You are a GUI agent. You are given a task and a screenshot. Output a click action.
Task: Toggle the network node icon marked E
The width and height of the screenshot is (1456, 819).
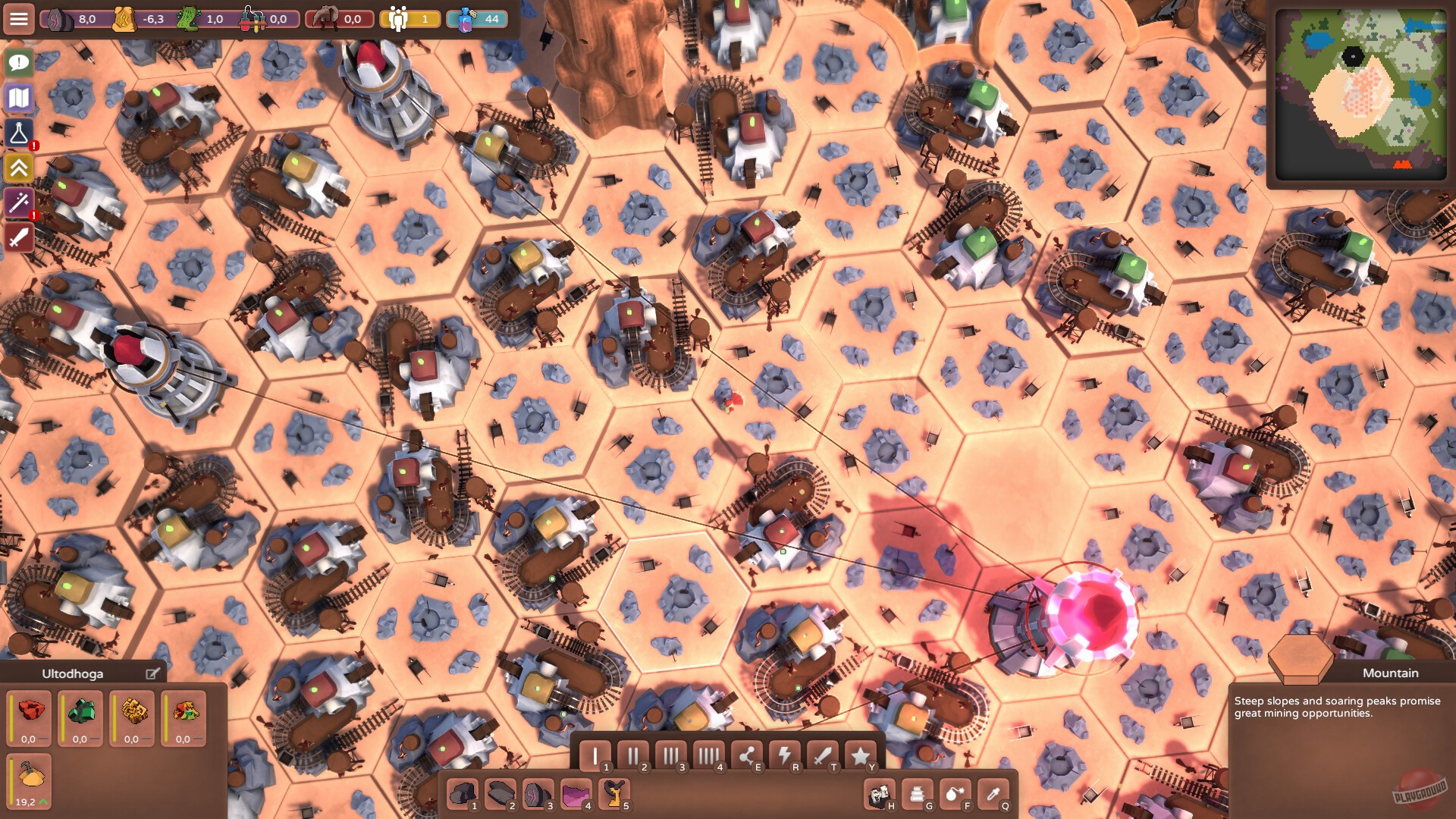(747, 755)
